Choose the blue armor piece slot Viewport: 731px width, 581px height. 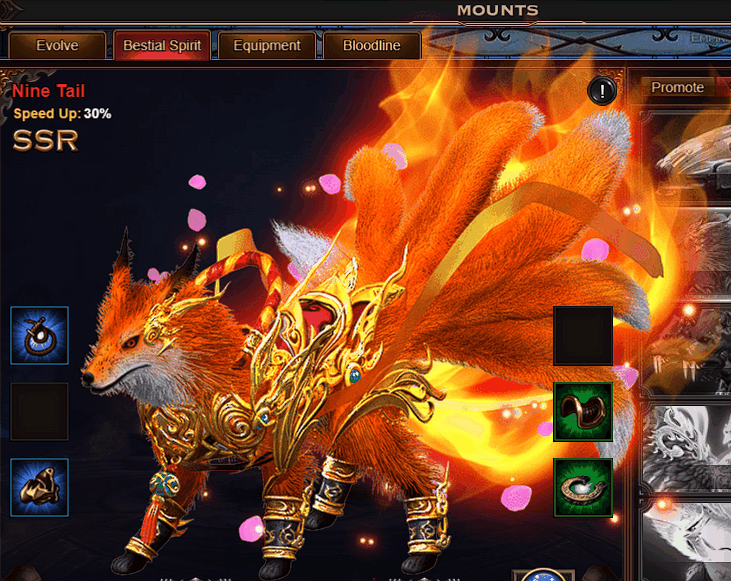tap(40, 487)
